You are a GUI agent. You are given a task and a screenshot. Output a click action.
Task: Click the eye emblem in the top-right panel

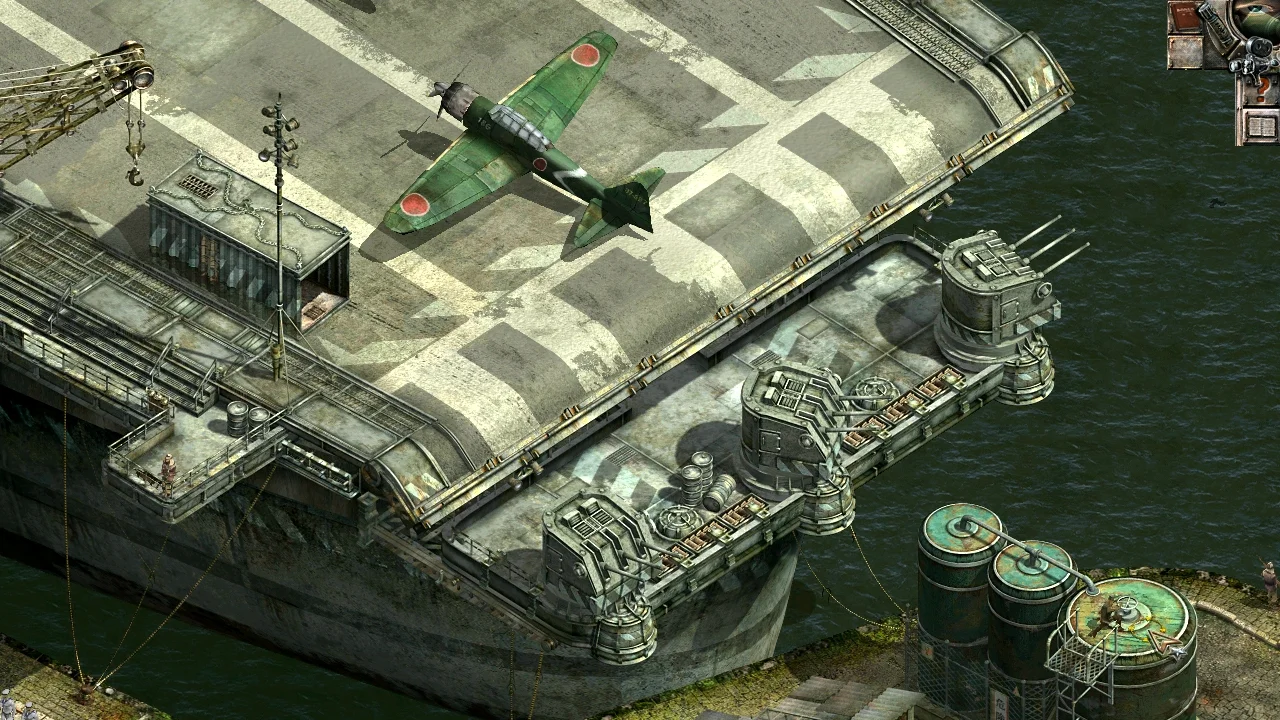[1255, 10]
